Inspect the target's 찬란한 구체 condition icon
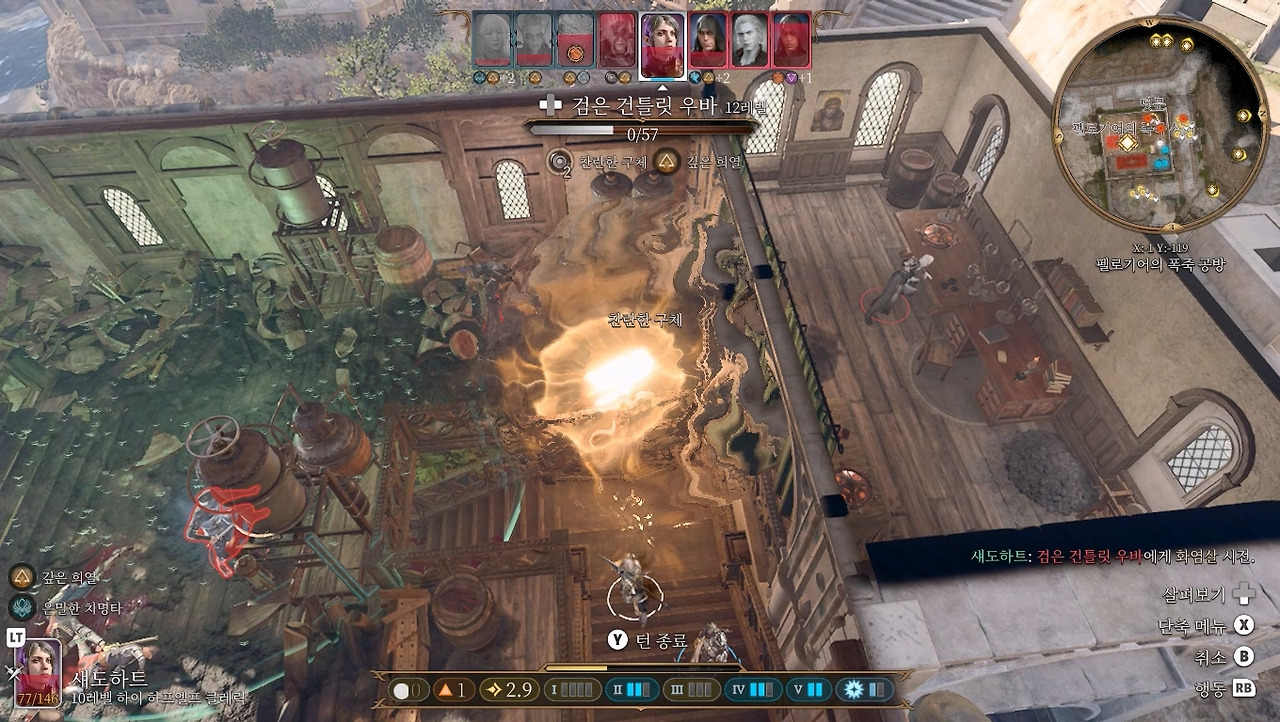This screenshot has width=1280, height=722. point(560,162)
